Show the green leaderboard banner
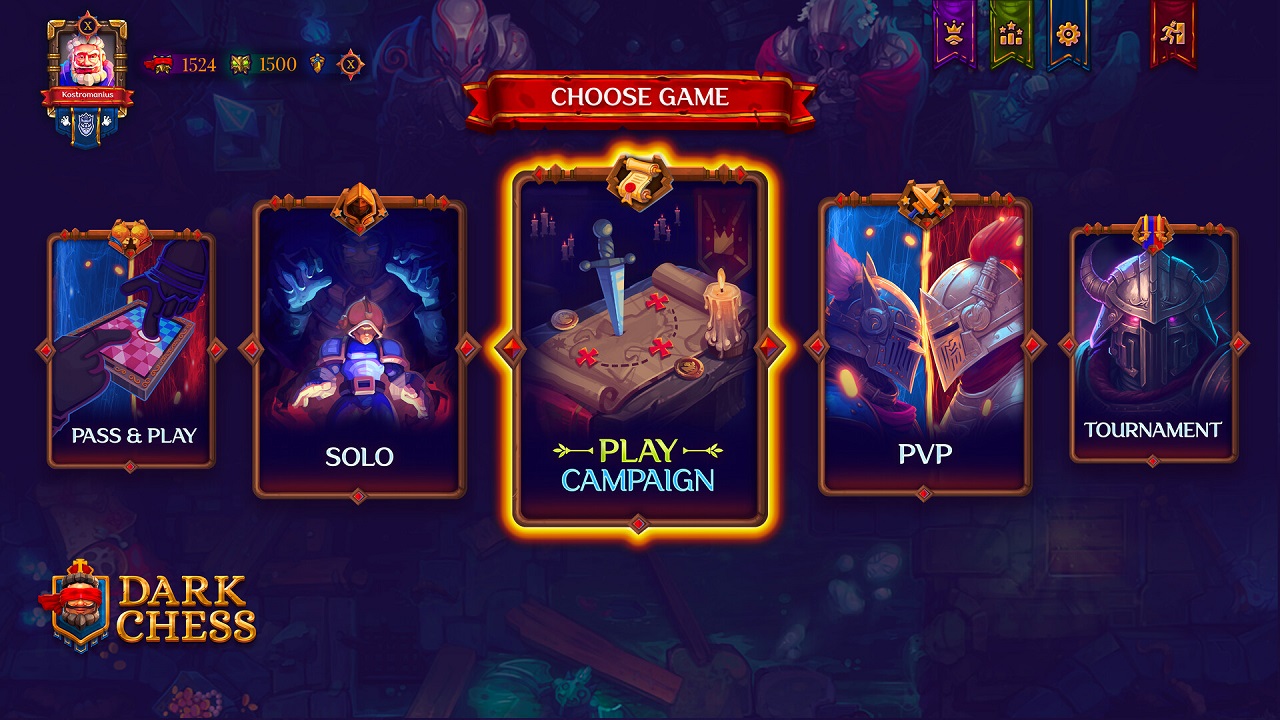The width and height of the screenshot is (1280, 720). tap(1011, 35)
